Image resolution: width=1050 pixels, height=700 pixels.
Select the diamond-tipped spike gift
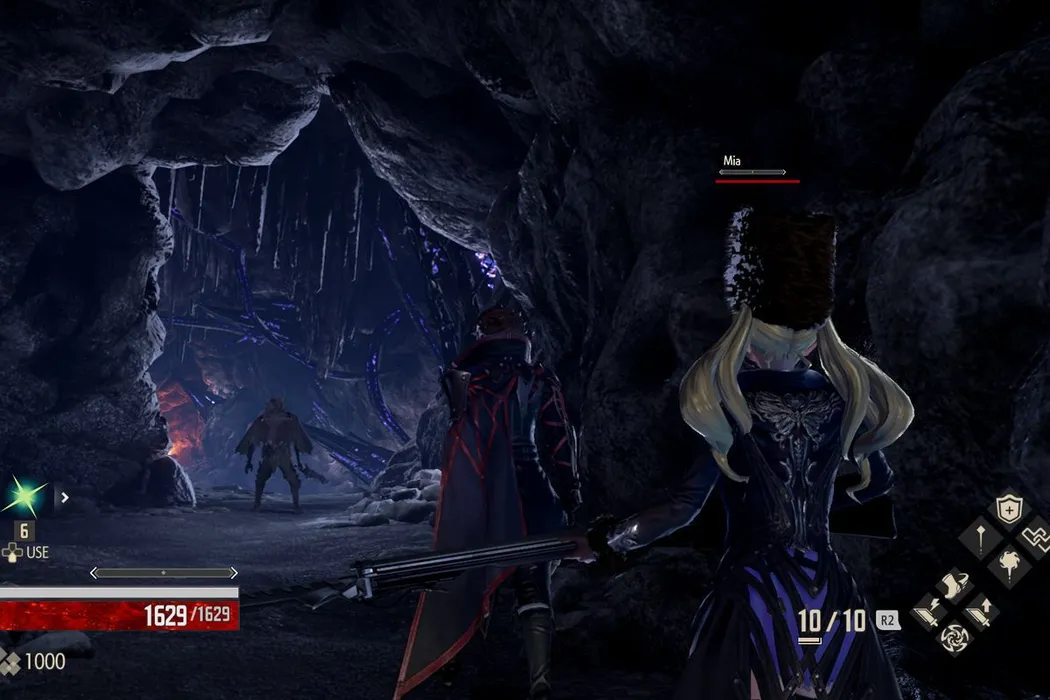[980, 539]
